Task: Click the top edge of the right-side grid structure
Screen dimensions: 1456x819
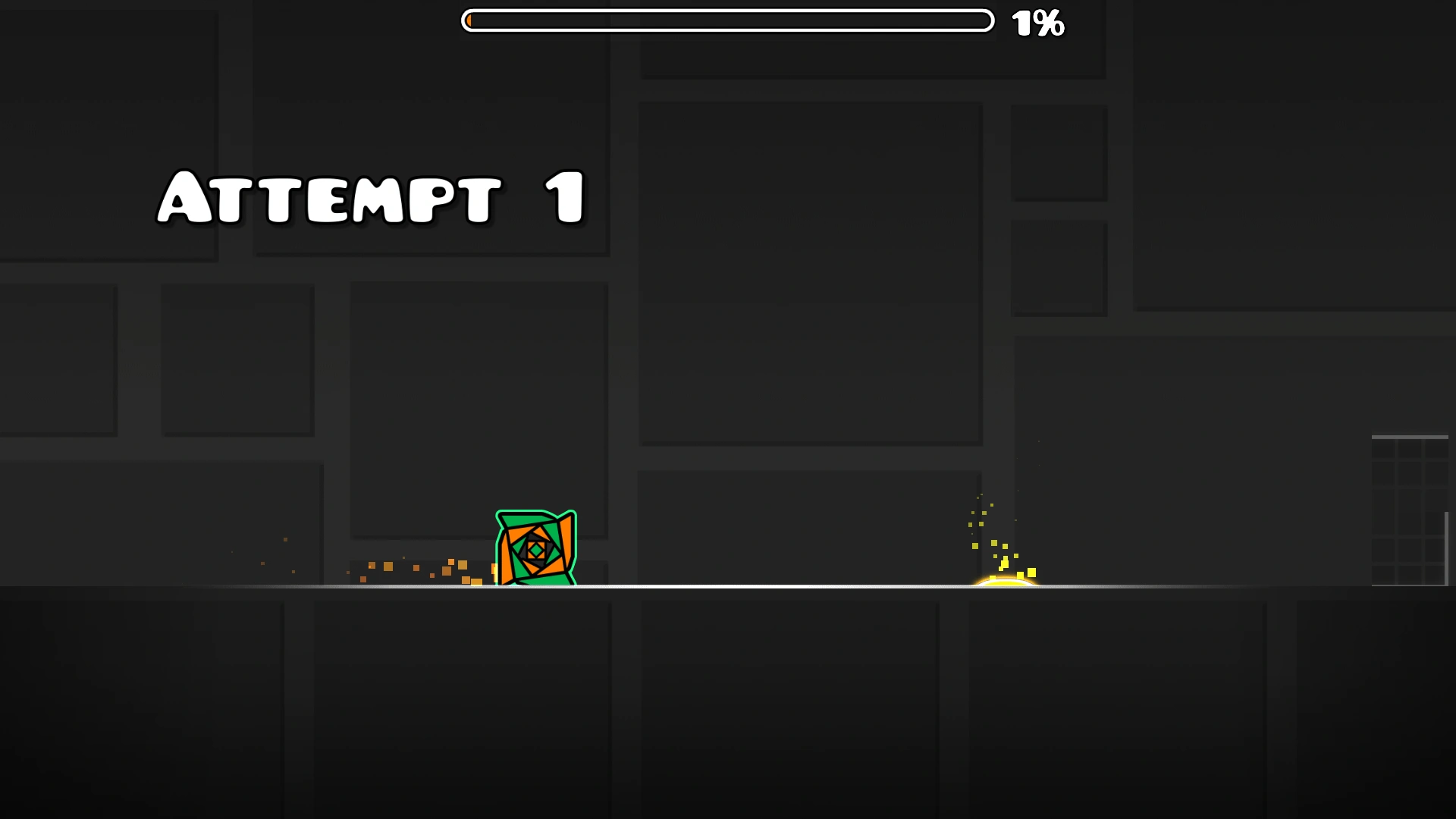Action: (x=1410, y=436)
